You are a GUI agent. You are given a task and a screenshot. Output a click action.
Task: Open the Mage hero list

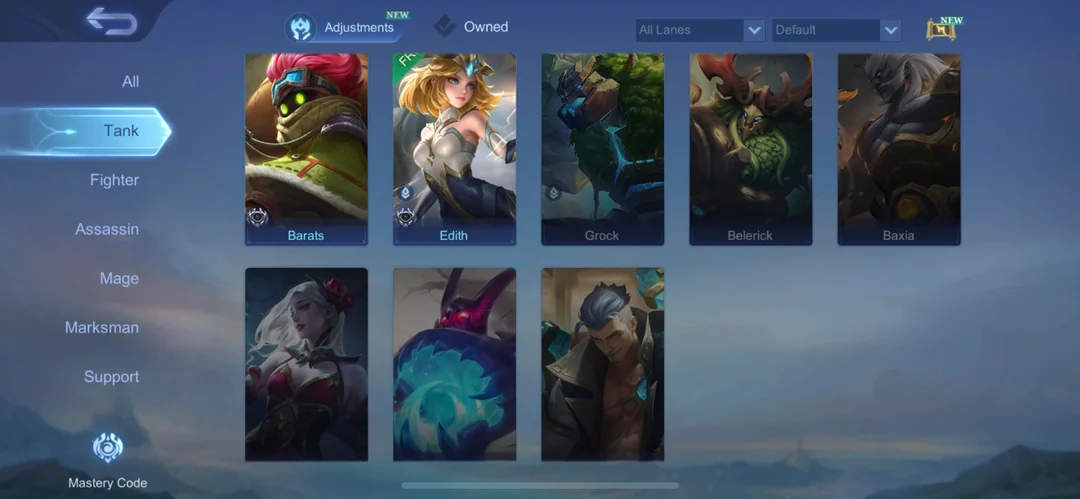point(119,278)
